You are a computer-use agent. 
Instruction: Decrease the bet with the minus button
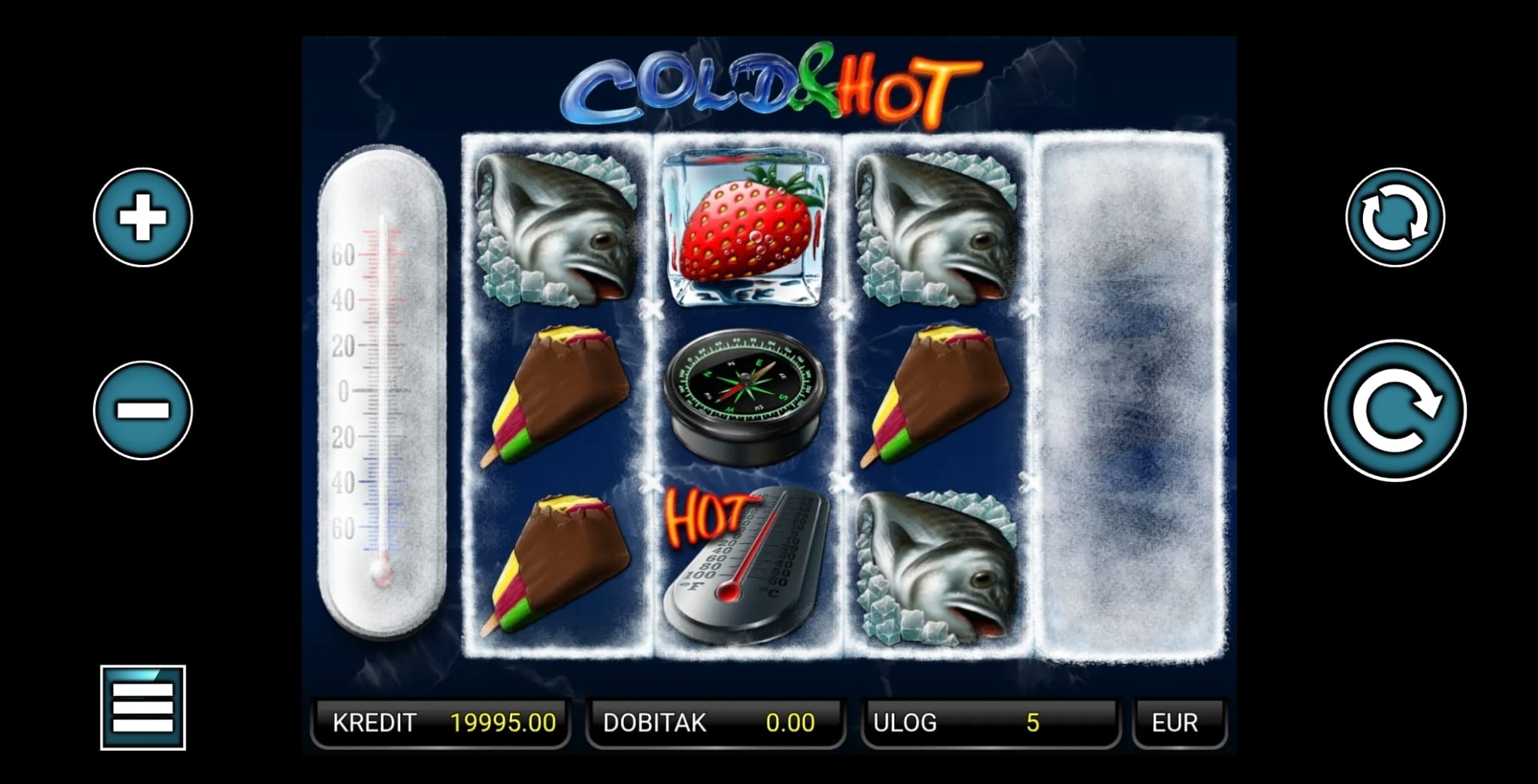click(143, 410)
